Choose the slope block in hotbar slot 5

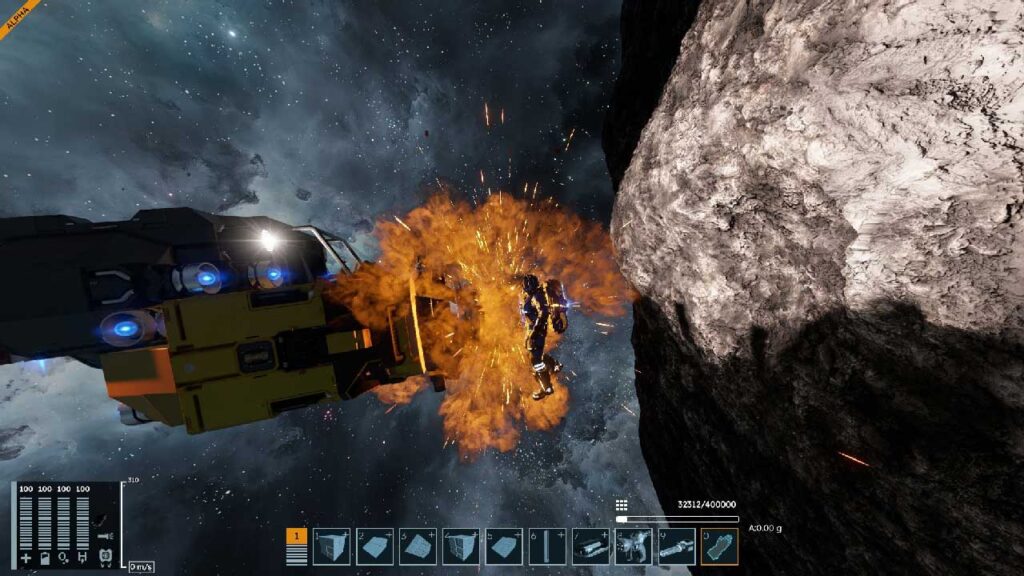[504, 547]
